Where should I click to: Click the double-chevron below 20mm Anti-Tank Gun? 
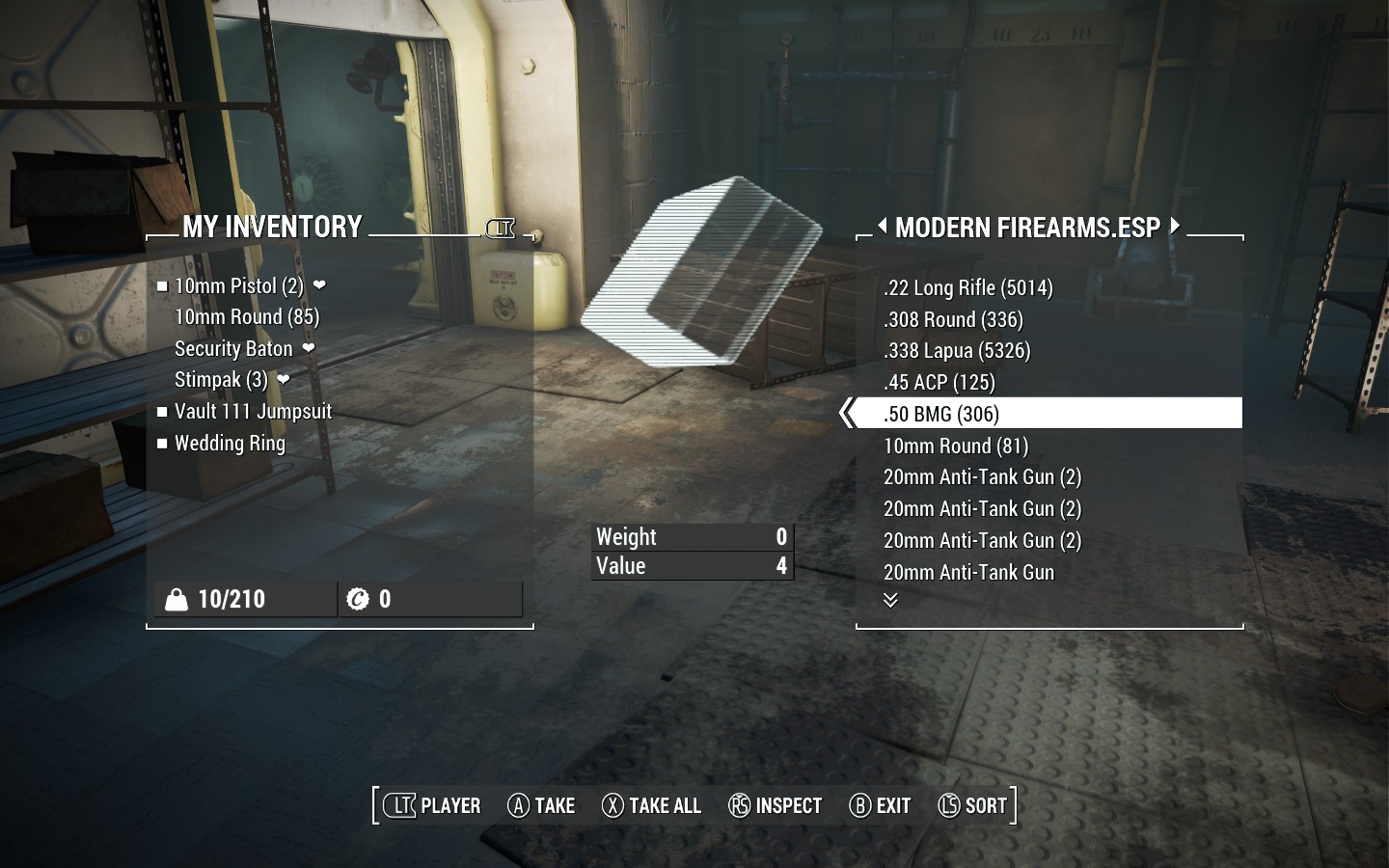890,599
